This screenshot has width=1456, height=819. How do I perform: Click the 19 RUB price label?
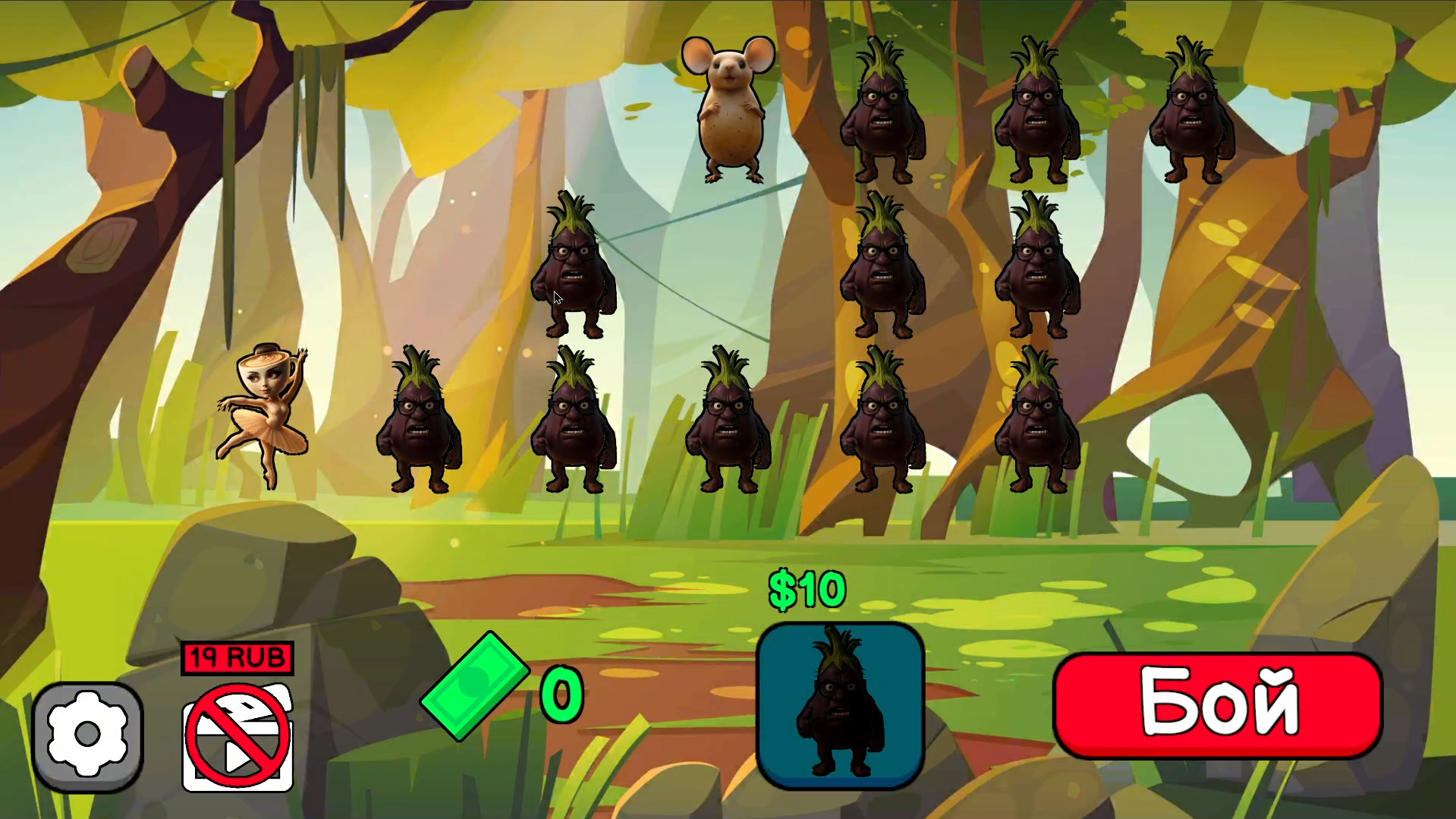coord(237,658)
